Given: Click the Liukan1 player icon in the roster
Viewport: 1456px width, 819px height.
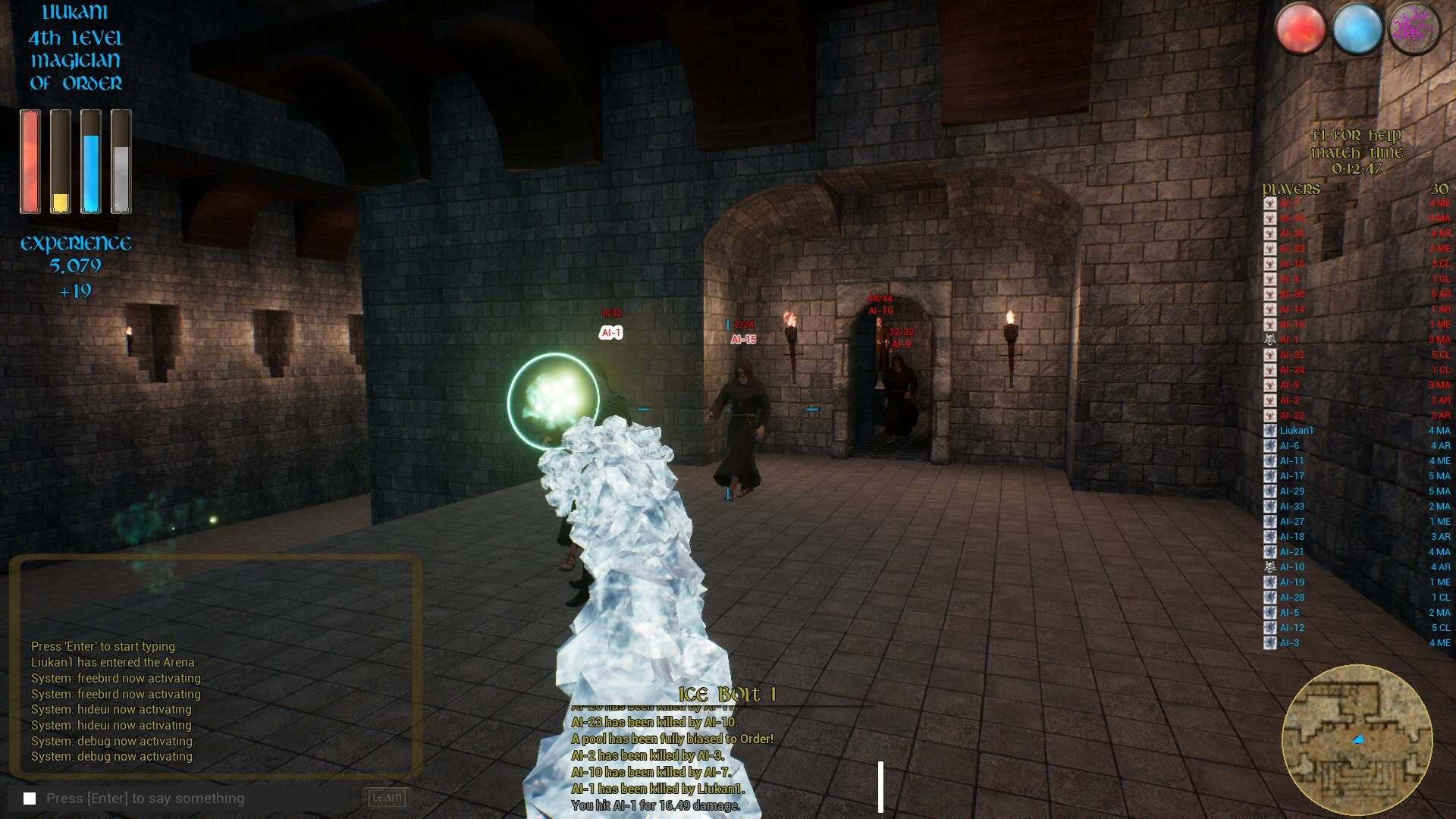Looking at the screenshot, I should 1269,430.
